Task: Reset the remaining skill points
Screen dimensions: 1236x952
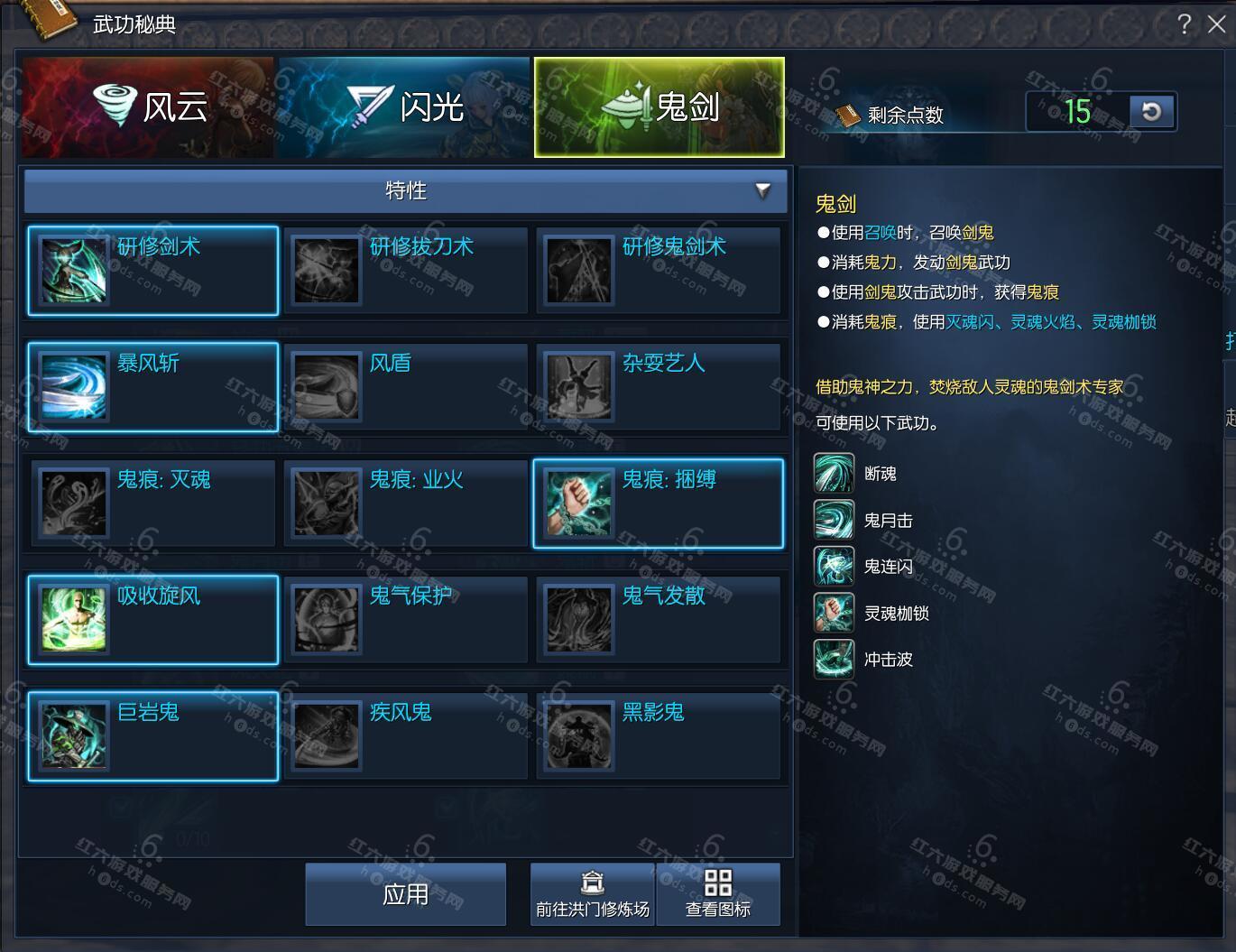Action: pyautogui.click(x=1151, y=112)
